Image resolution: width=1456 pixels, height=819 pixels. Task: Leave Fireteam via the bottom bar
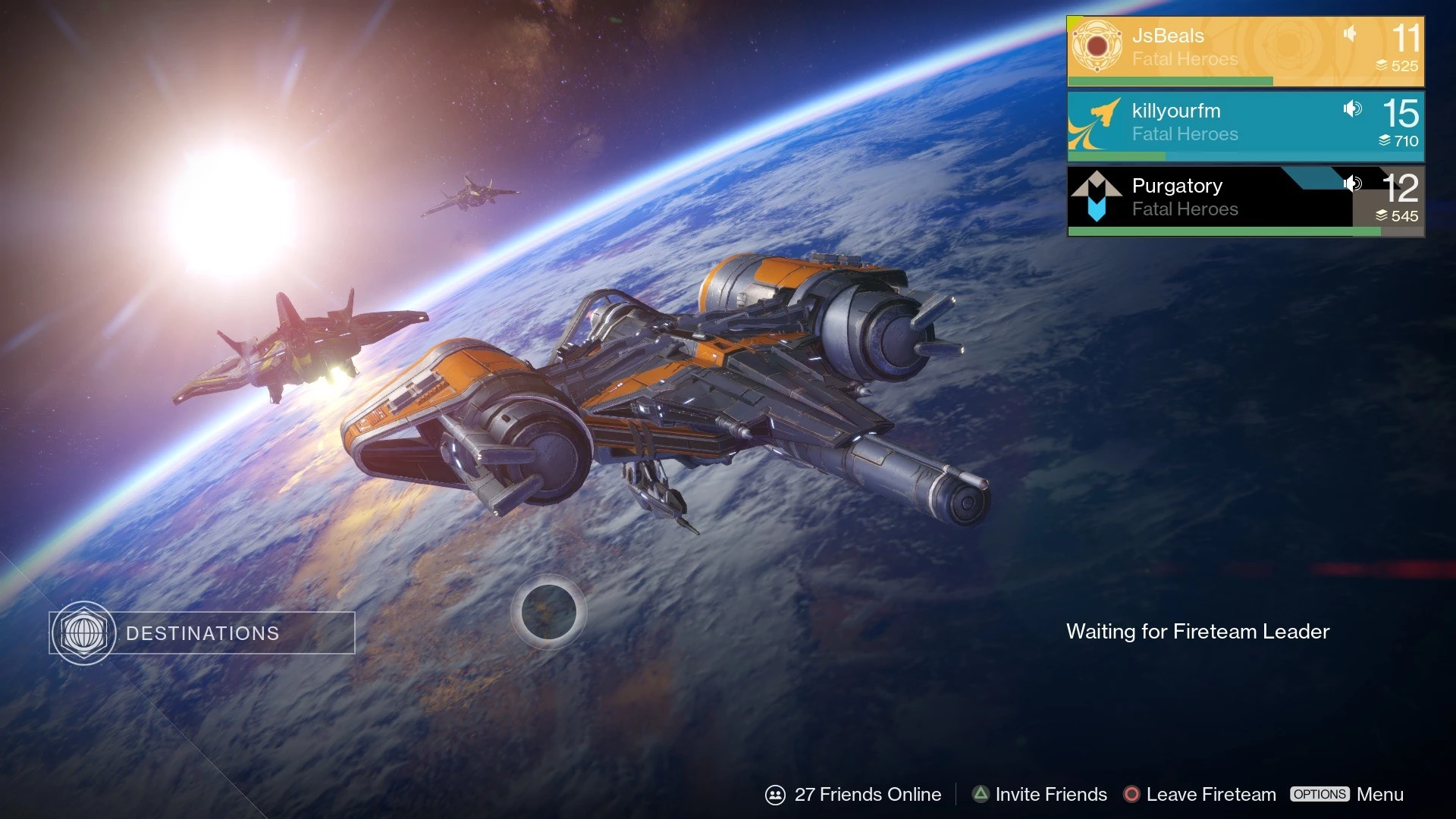coord(1200,794)
